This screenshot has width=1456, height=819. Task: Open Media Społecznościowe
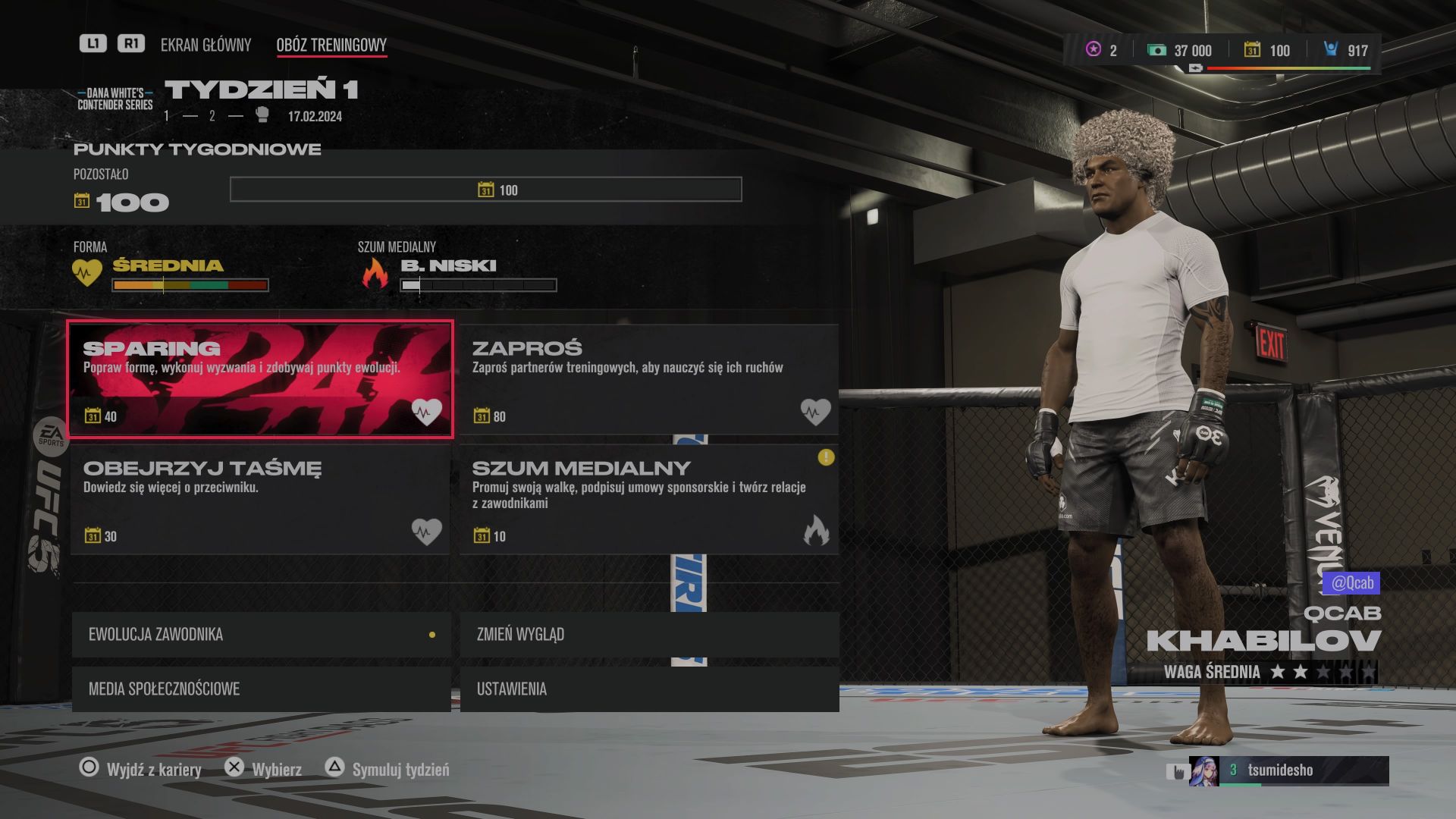[261, 689]
